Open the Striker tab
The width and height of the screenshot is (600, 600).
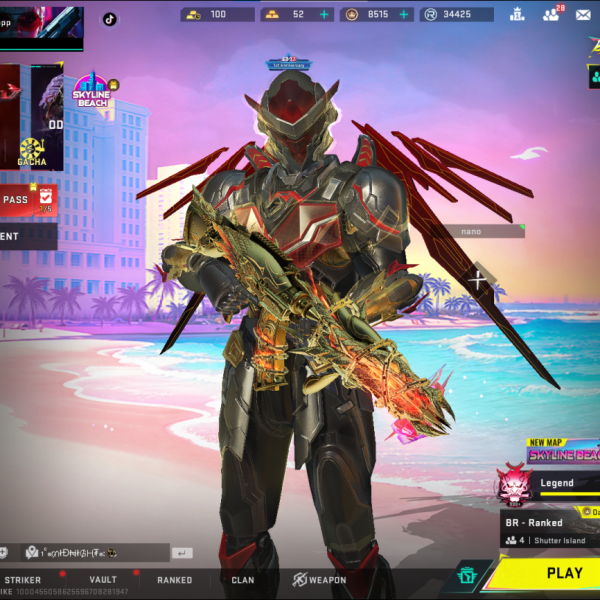tap(22, 580)
